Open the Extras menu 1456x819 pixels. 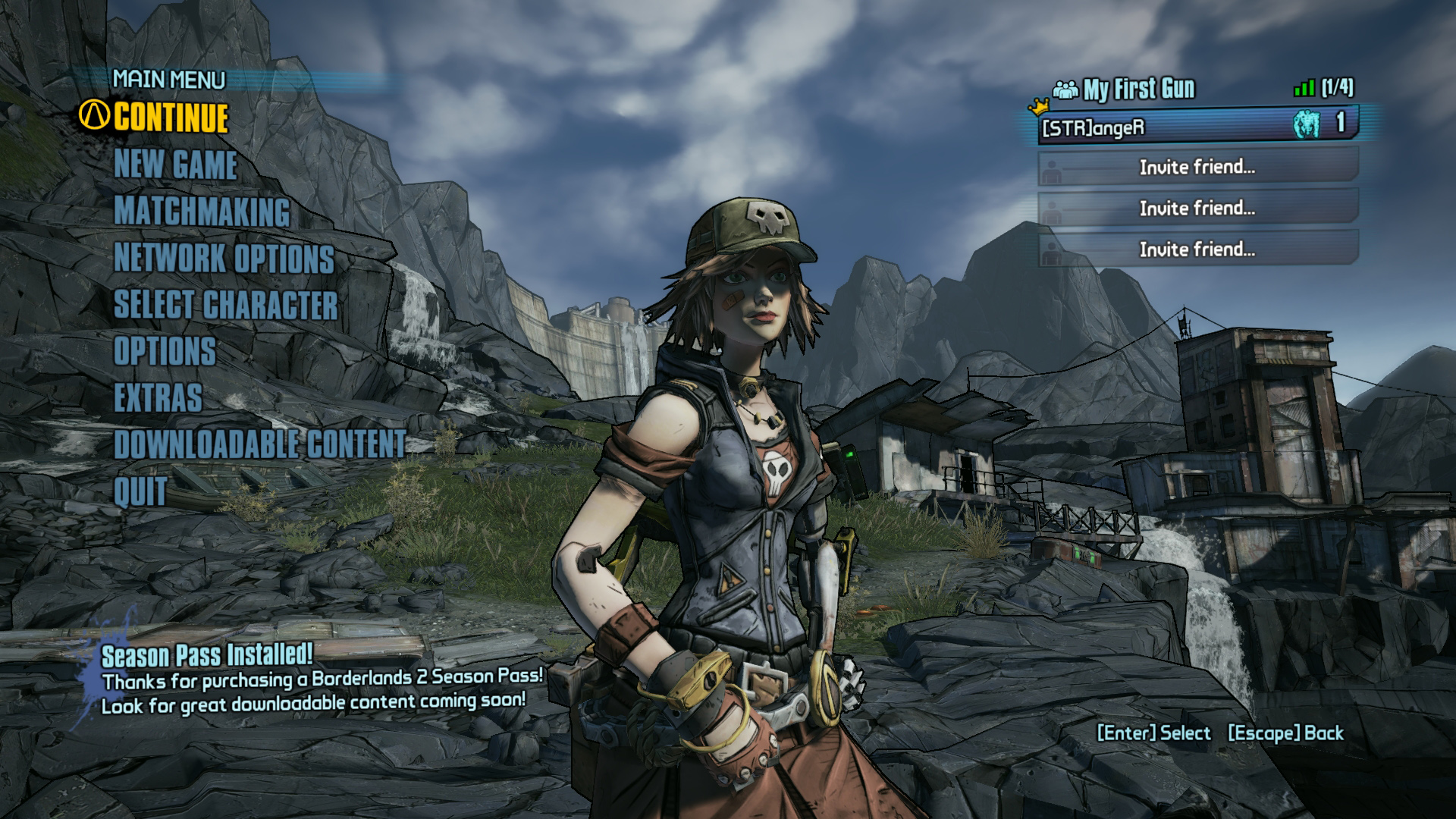pyautogui.click(x=158, y=398)
